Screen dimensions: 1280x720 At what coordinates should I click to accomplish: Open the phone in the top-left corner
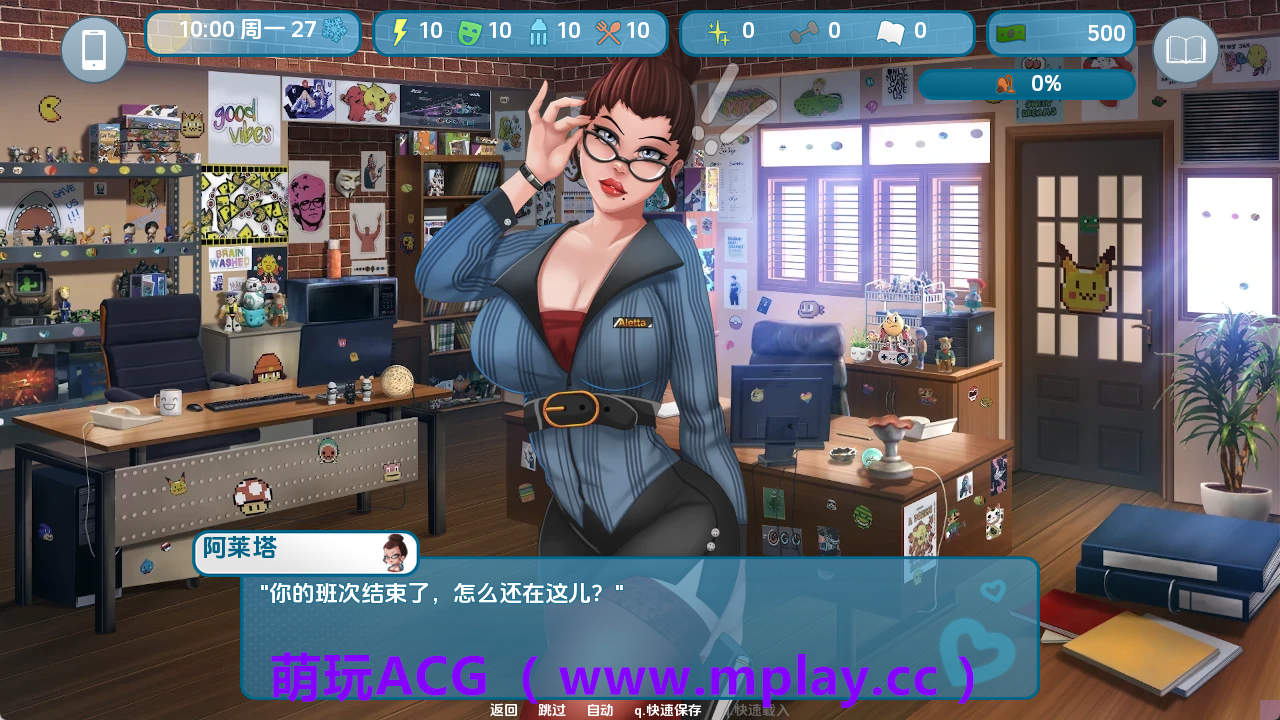94,49
